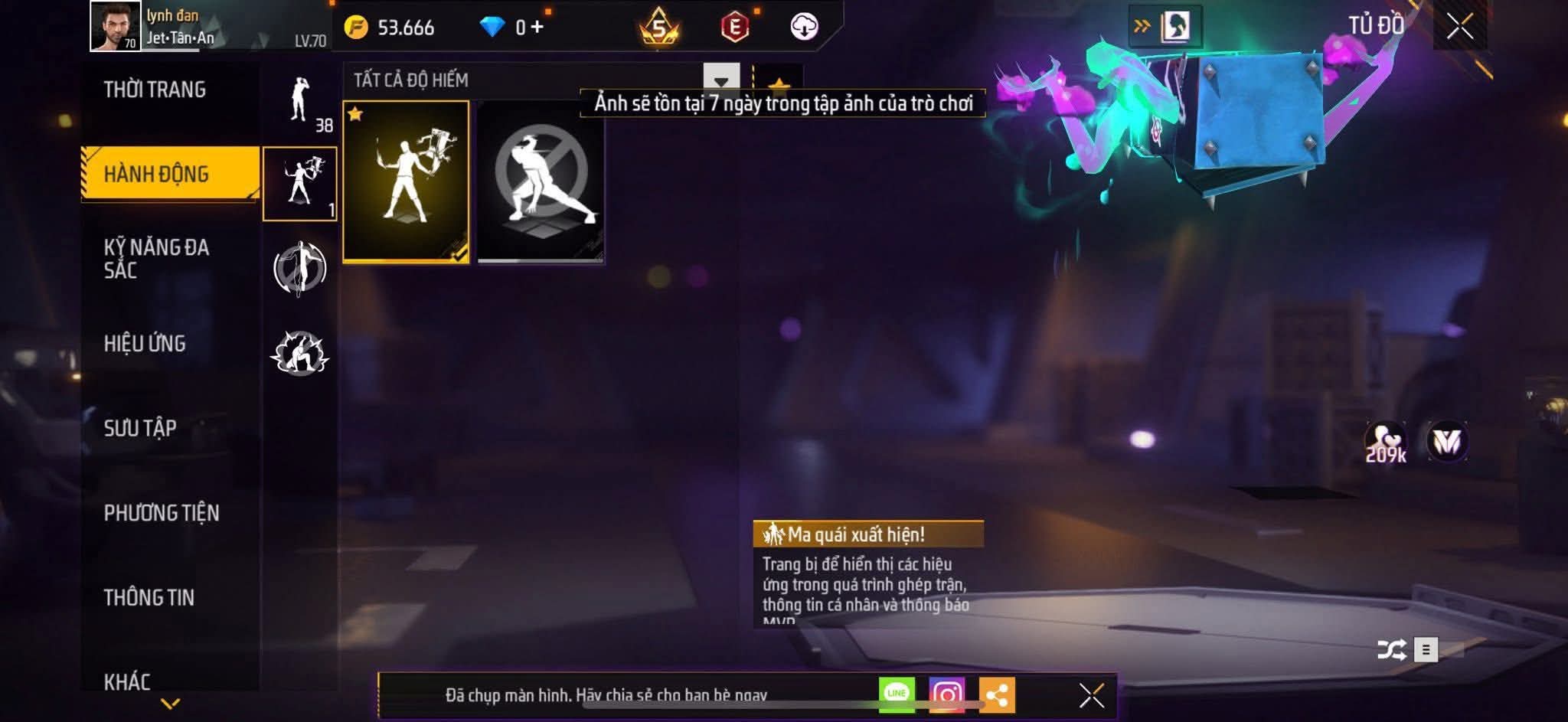
Task: Toggle the star favorites filter
Action: click(x=779, y=83)
